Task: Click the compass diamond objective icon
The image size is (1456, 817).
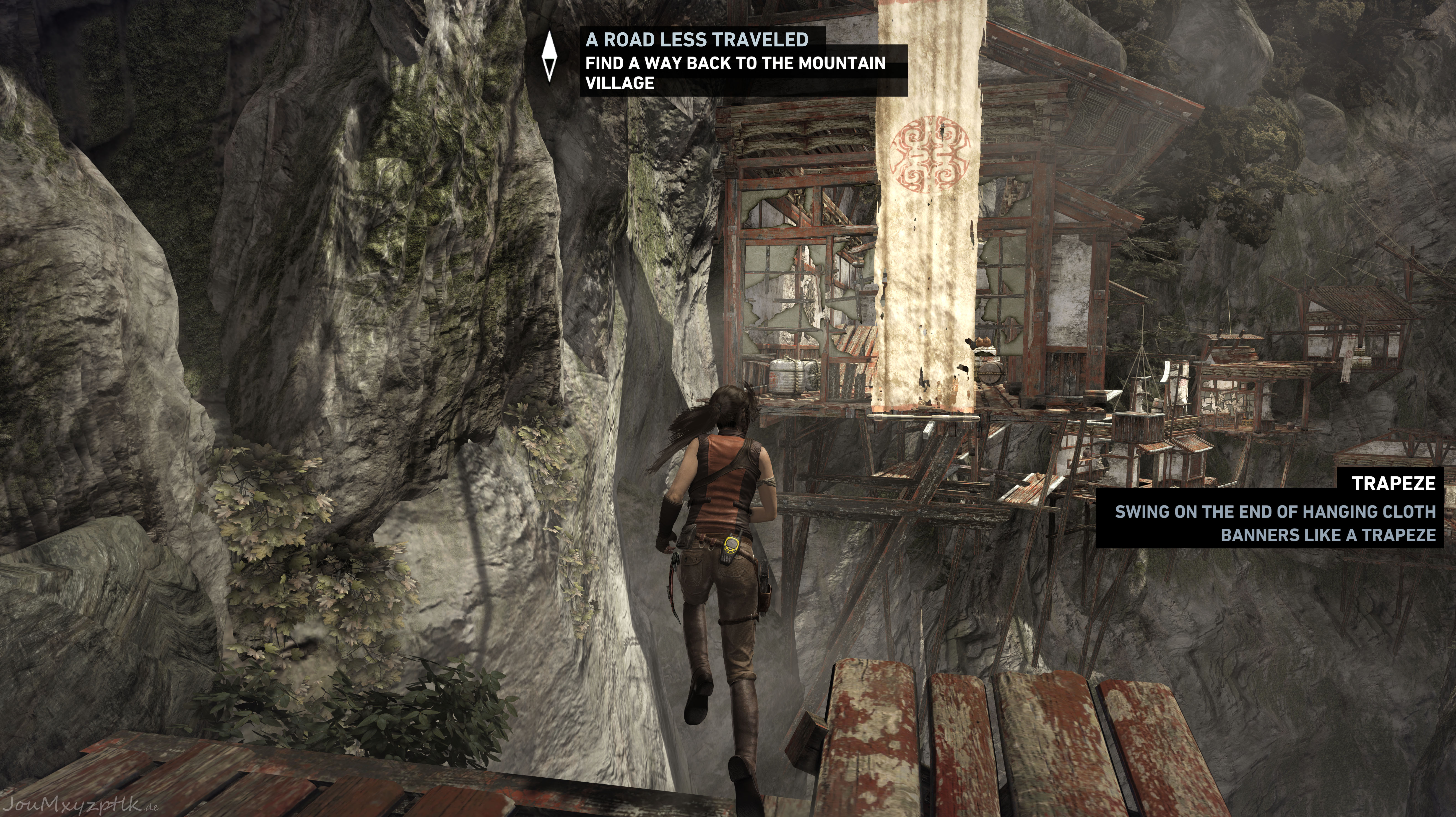Action: (549, 57)
